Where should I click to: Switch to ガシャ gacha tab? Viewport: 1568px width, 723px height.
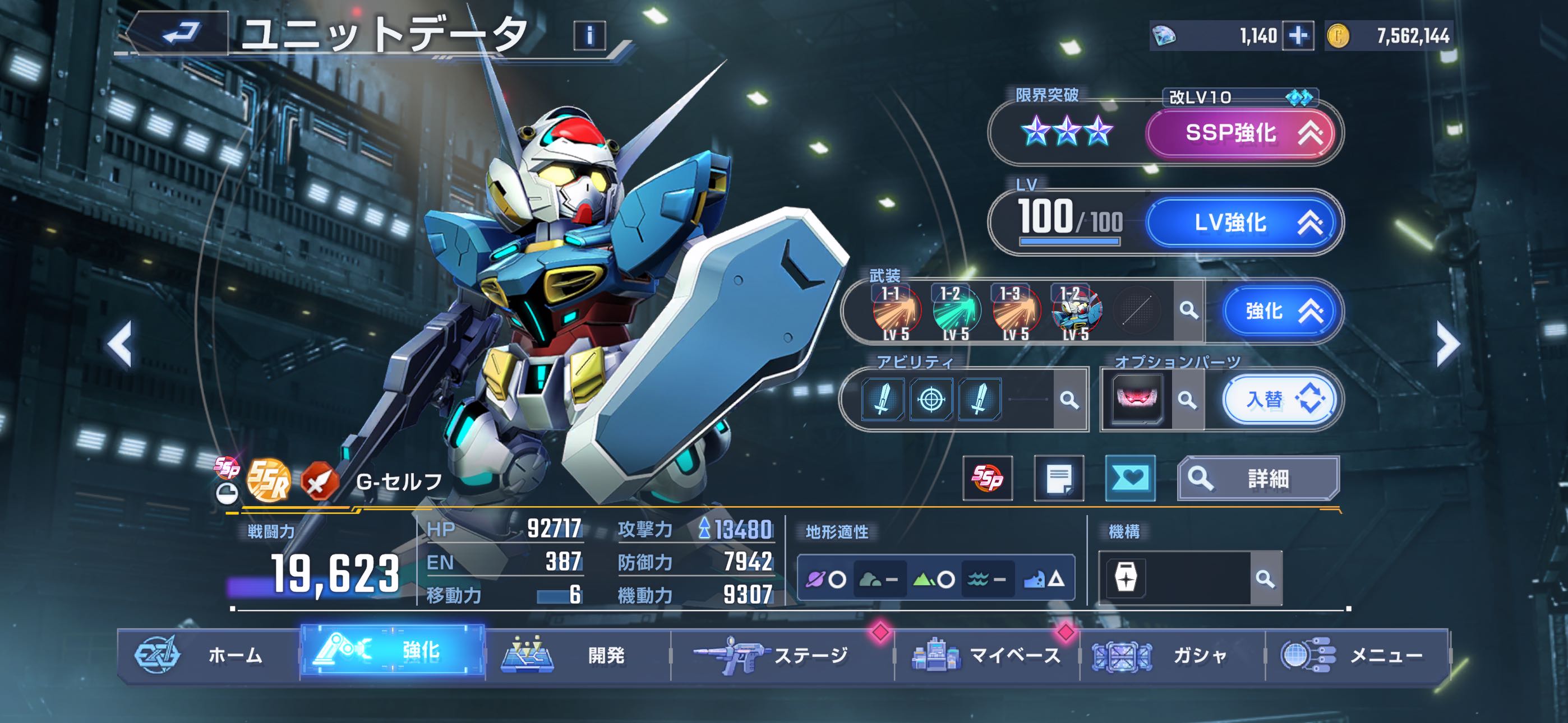(x=1172, y=655)
